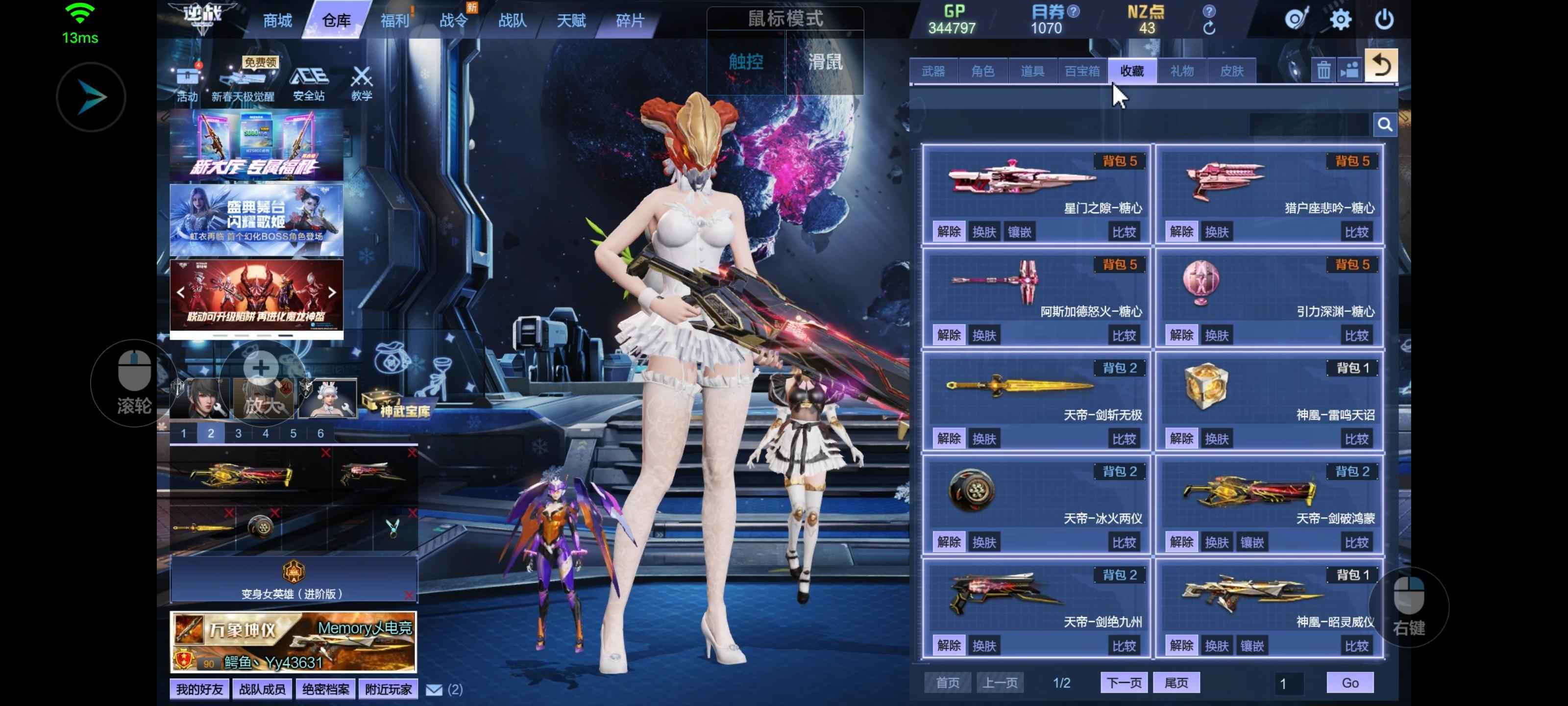Viewport: 1568px width, 706px height.
Task: Unequip 星门之隙-糖心 with 解除
Action: click(948, 231)
